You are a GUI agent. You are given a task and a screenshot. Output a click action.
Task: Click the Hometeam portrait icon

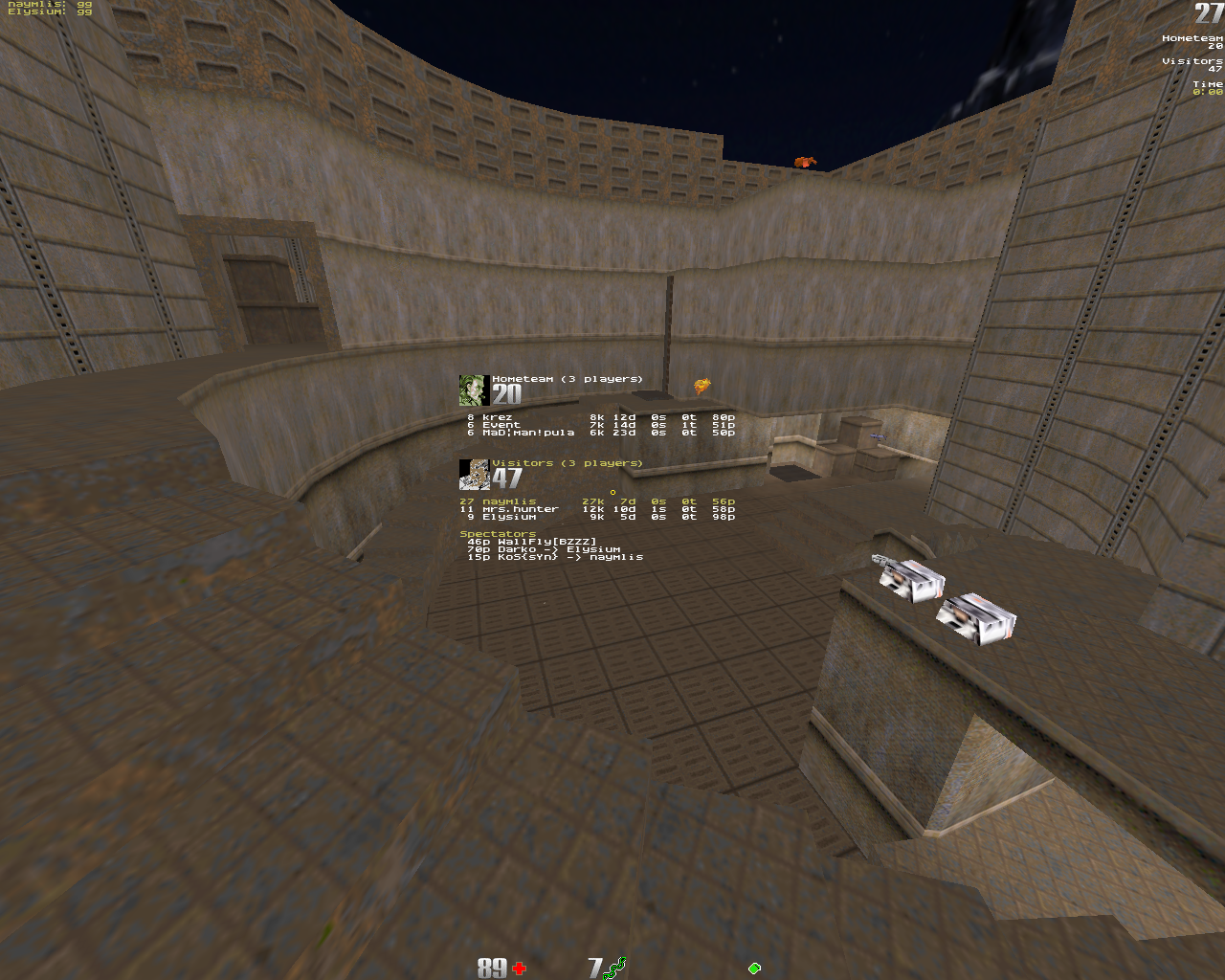point(474,390)
